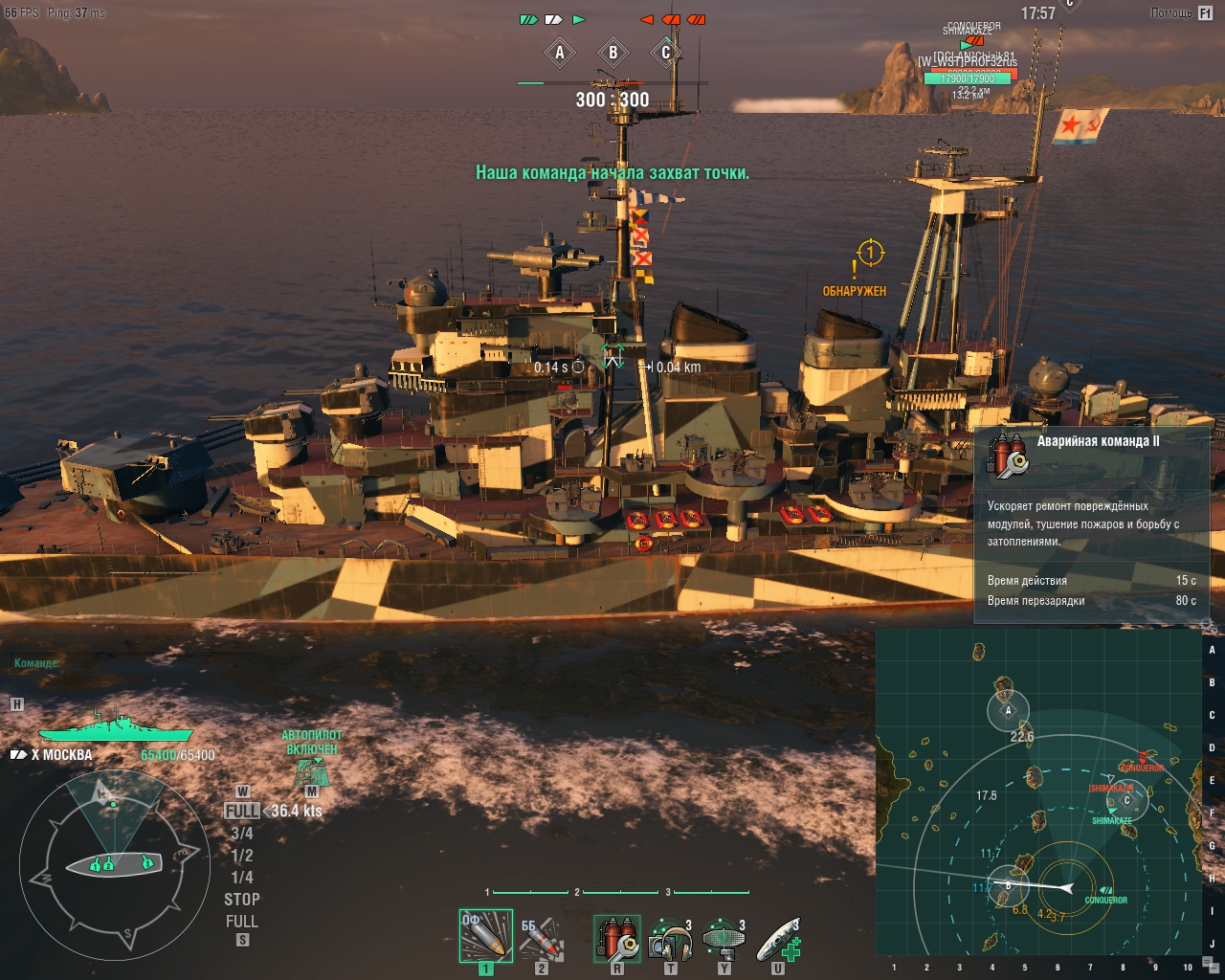The height and width of the screenshot is (980, 1225).
Task: Set engine telegraph to 3/4 speed
Action: (x=242, y=834)
